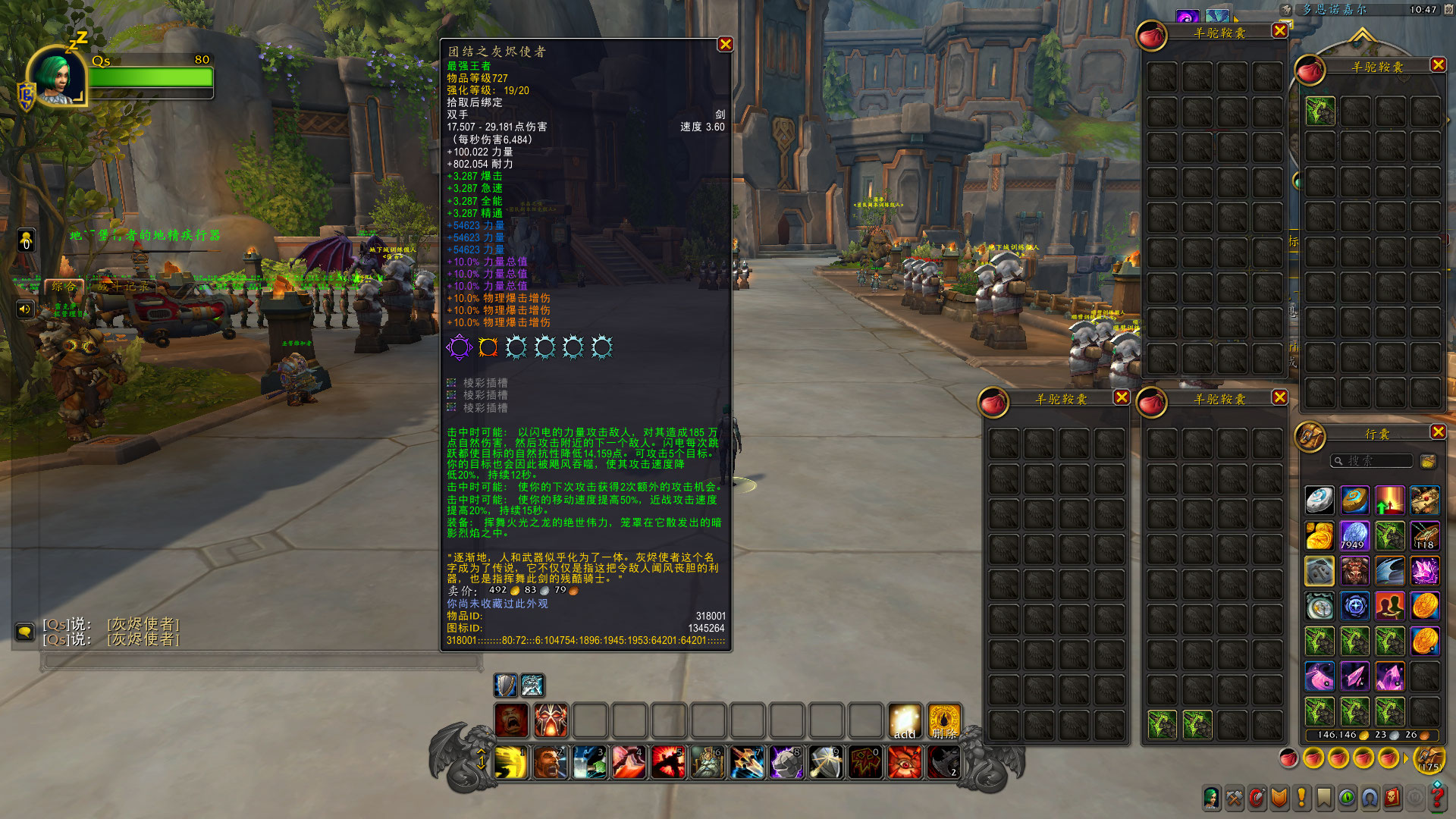The image size is (1456, 819).
Task: Click the chat speech bubble button
Action: click(x=25, y=632)
